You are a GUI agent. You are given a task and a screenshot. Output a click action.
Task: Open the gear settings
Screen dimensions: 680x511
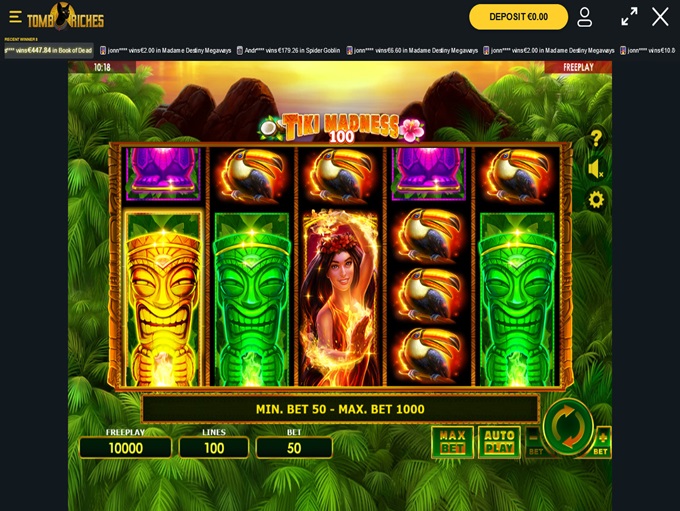point(596,200)
